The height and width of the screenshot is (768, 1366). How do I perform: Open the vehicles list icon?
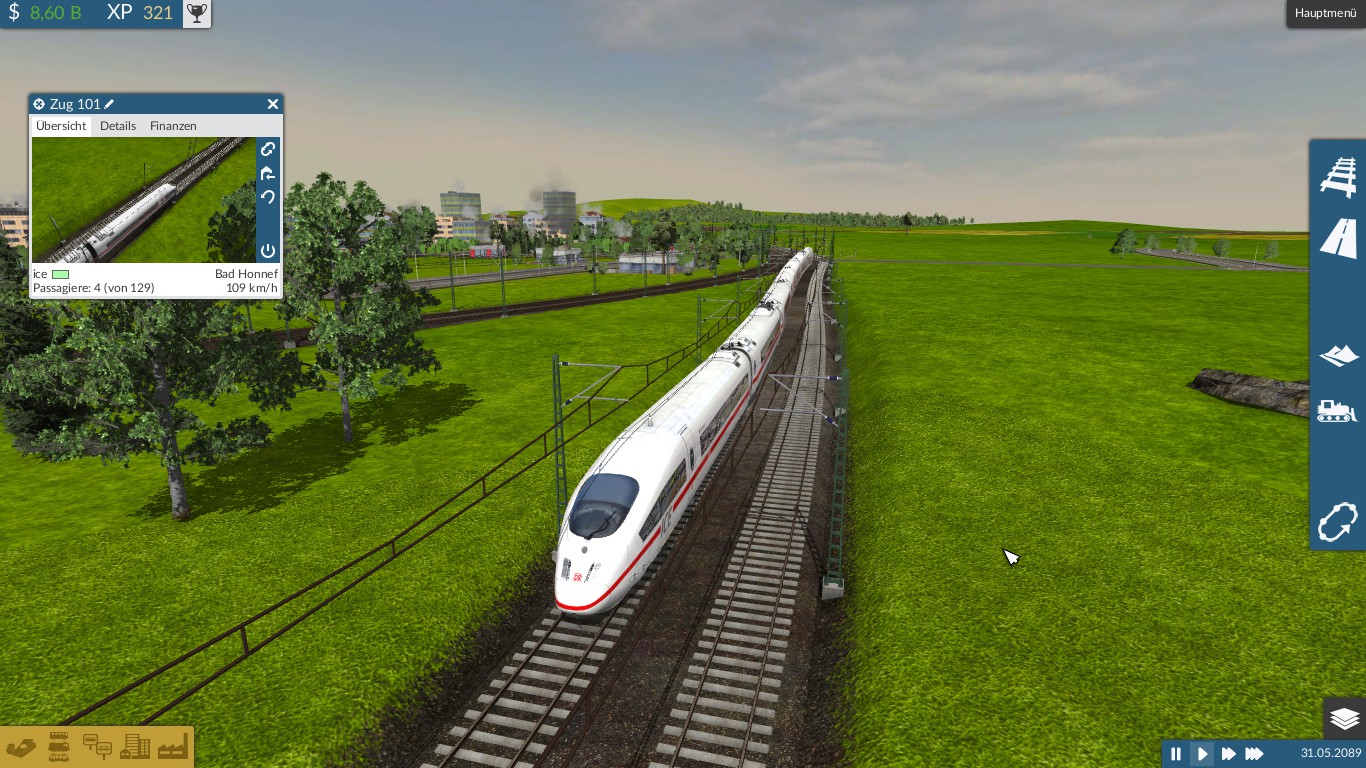pos(58,747)
